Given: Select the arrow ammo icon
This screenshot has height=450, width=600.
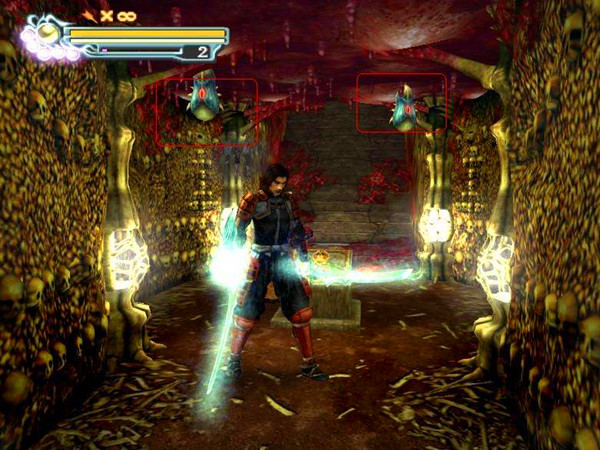Looking at the screenshot, I should 90,16.
